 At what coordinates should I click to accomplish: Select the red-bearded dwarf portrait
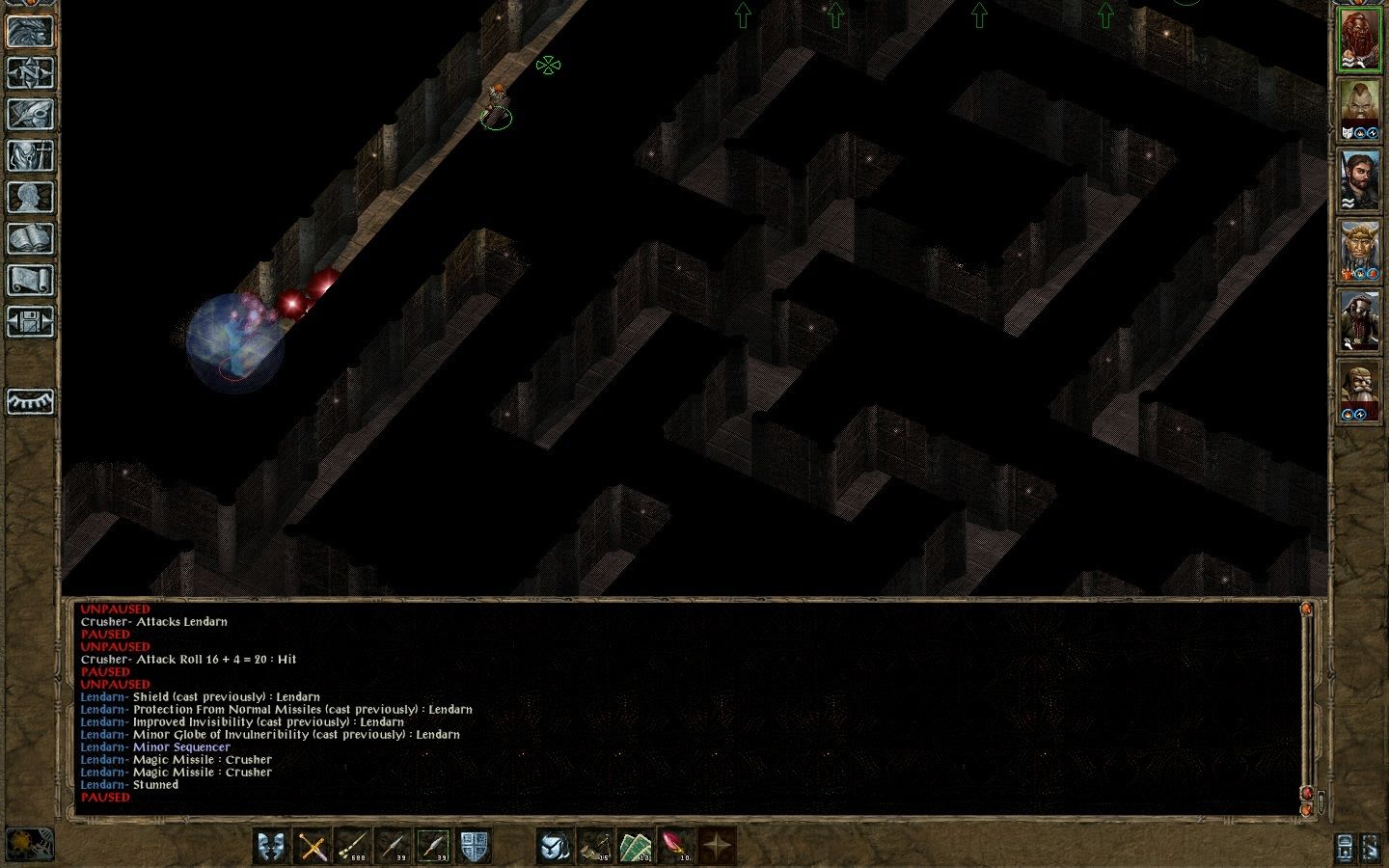coord(1358,39)
